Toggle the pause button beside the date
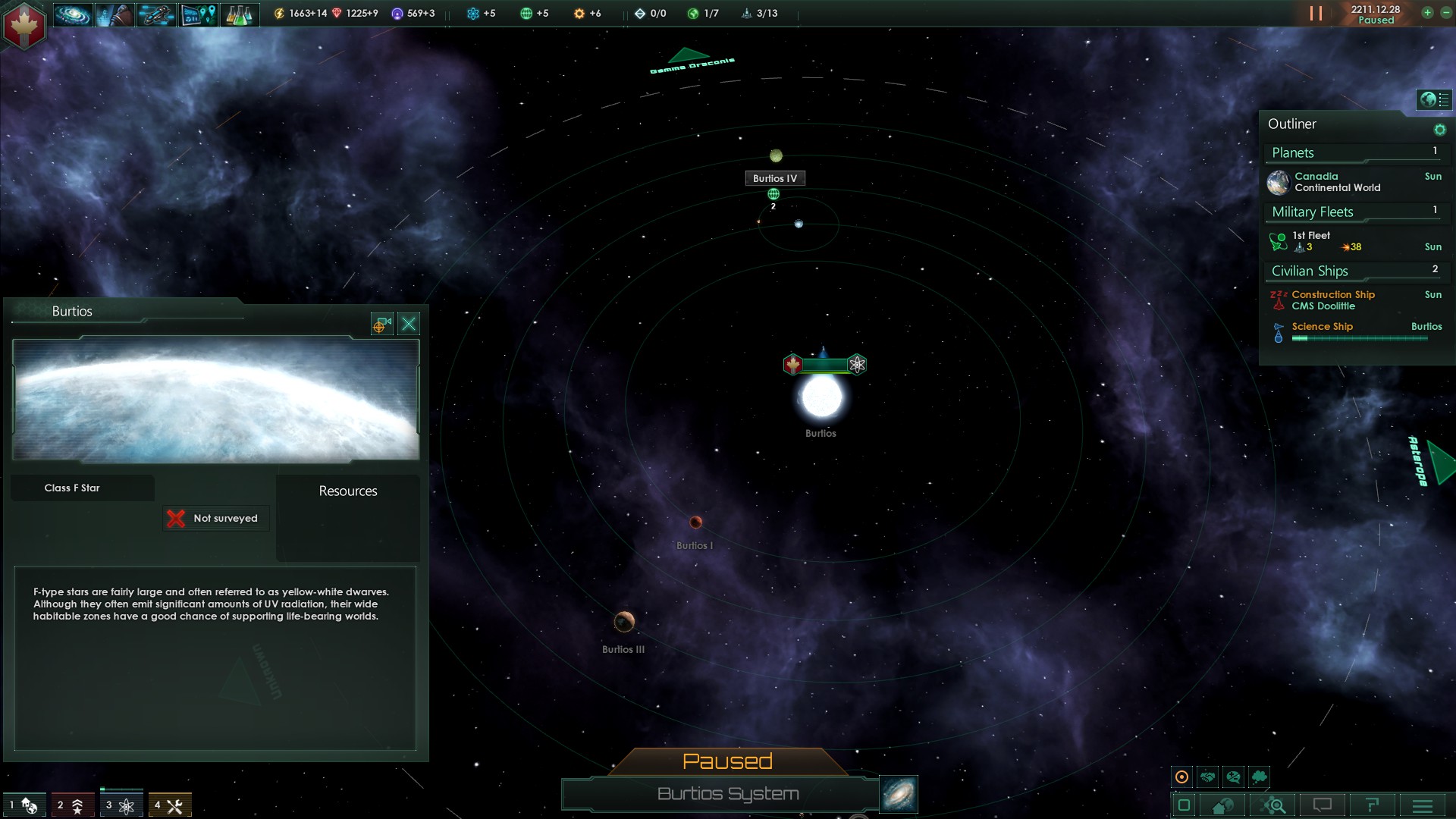This screenshot has width=1456, height=819. (x=1316, y=14)
